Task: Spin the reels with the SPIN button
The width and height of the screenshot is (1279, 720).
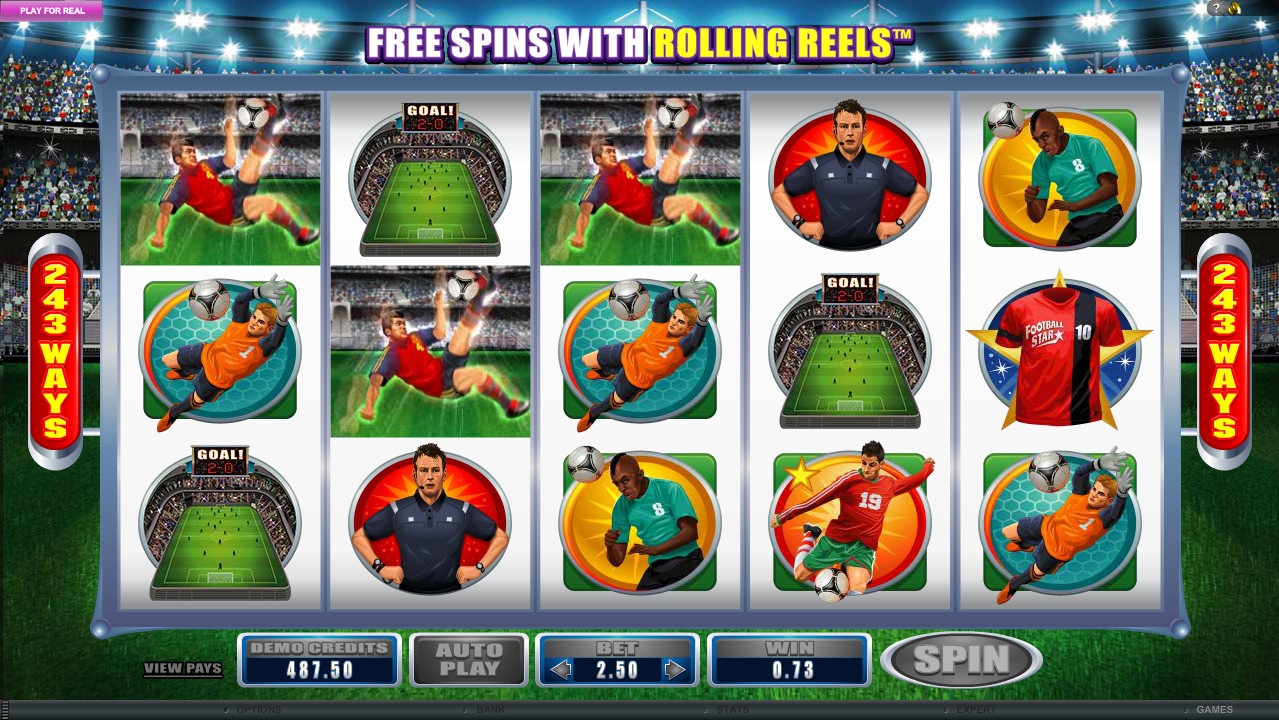Action: pyautogui.click(x=961, y=660)
